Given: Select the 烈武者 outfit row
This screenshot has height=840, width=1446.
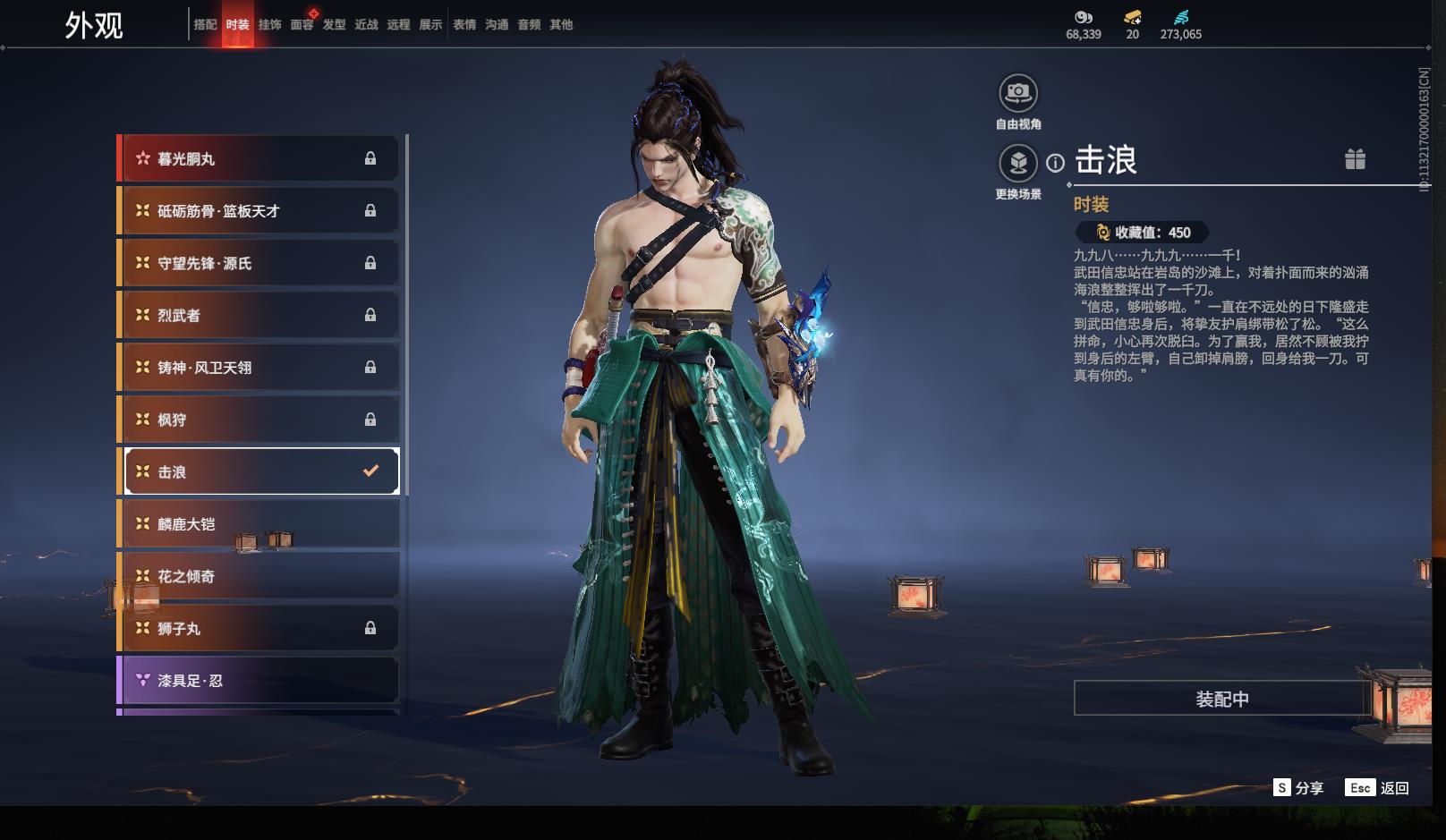Looking at the screenshot, I should (259, 316).
